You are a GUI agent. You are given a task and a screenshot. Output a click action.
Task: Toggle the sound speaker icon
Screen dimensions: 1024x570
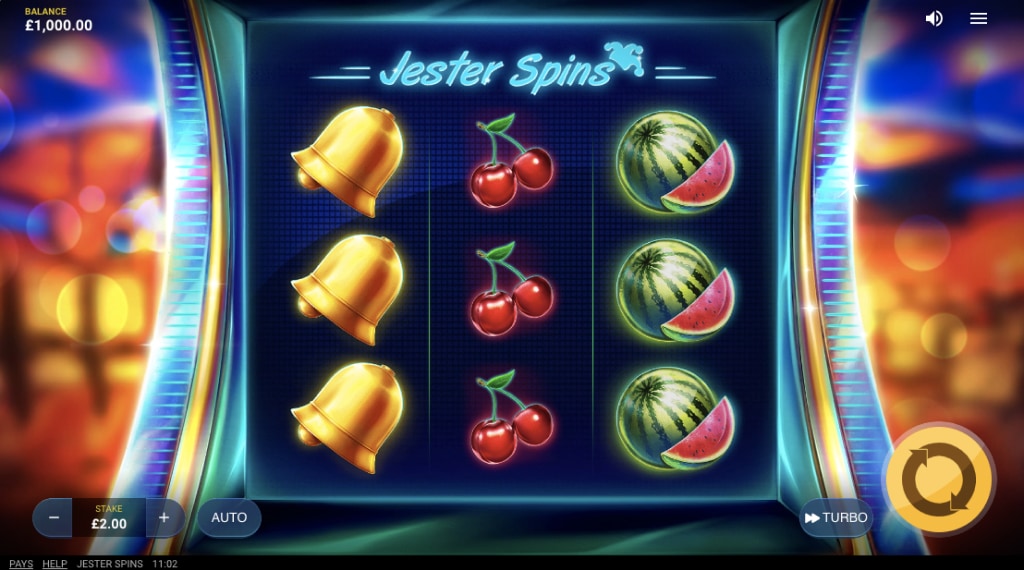coord(934,19)
